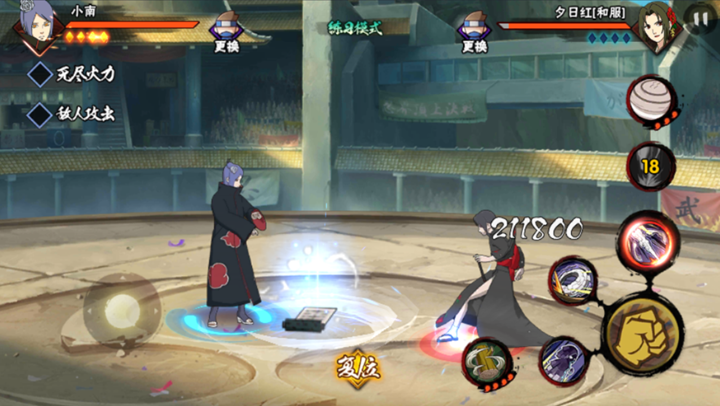Image resolution: width=720 pixels, height=406 pixels.
Task: Enable the 敌人攻击 enemy attack option
Action: (x=40, y=114)
